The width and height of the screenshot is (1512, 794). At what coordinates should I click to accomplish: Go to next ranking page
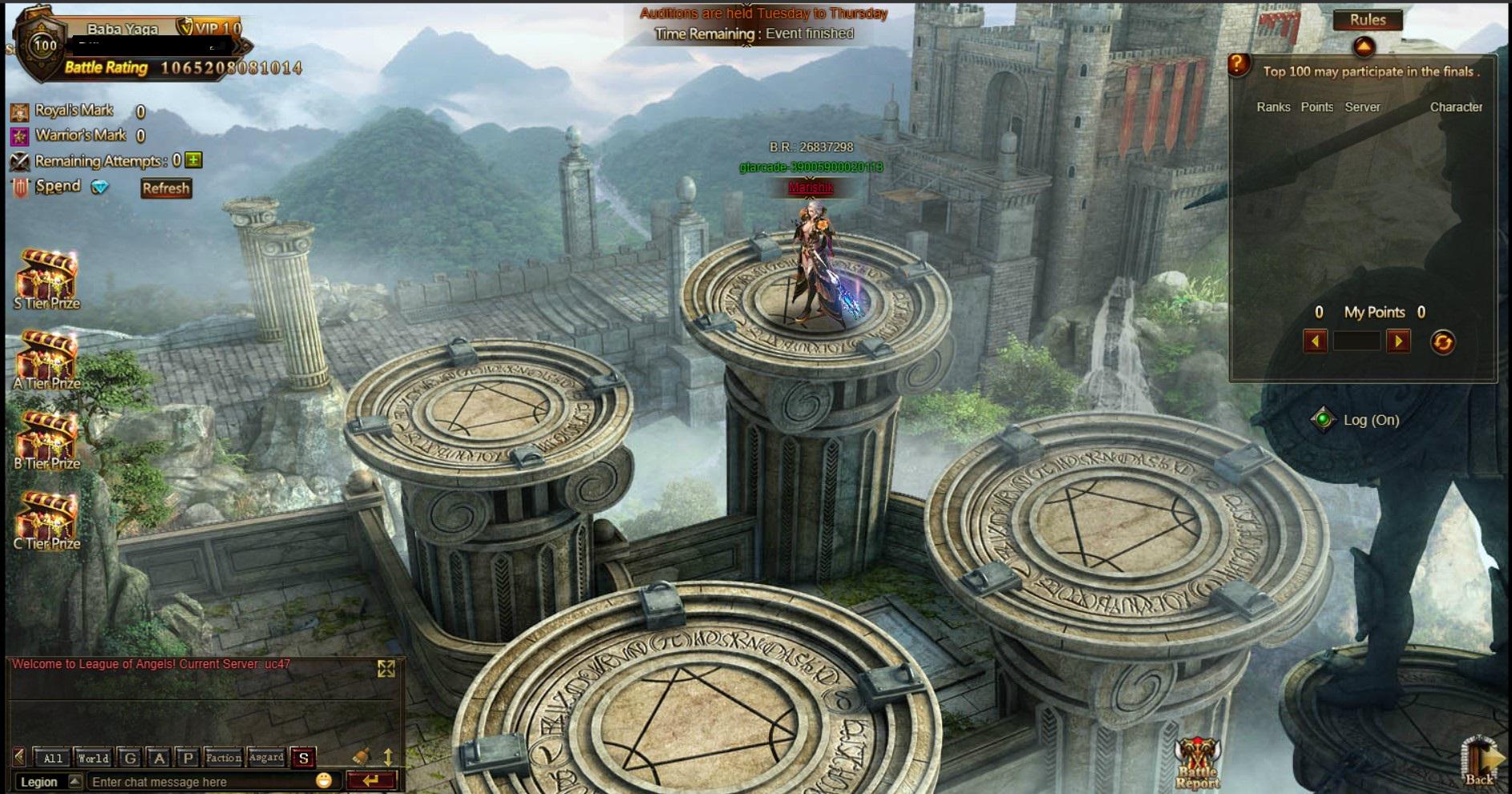click(x=1398, y=342)
